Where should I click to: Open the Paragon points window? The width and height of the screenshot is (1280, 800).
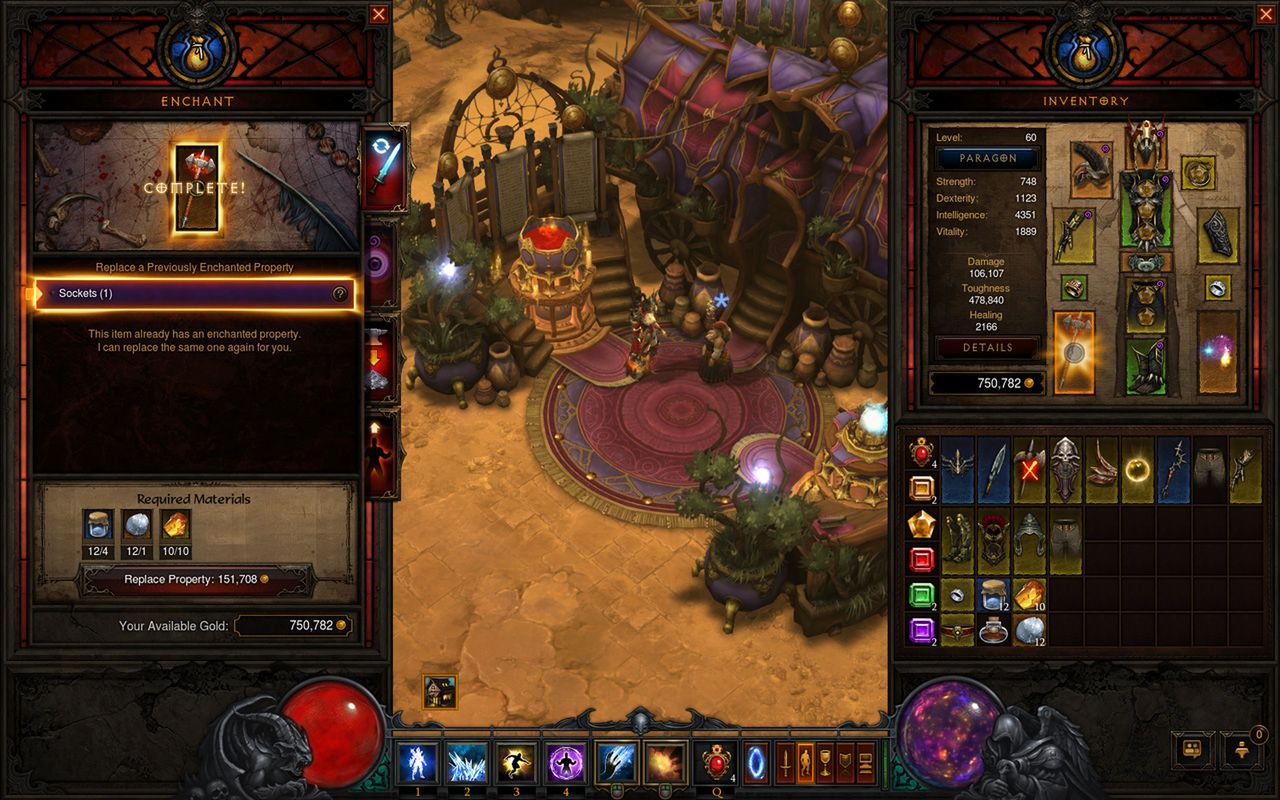pos(987,158)
